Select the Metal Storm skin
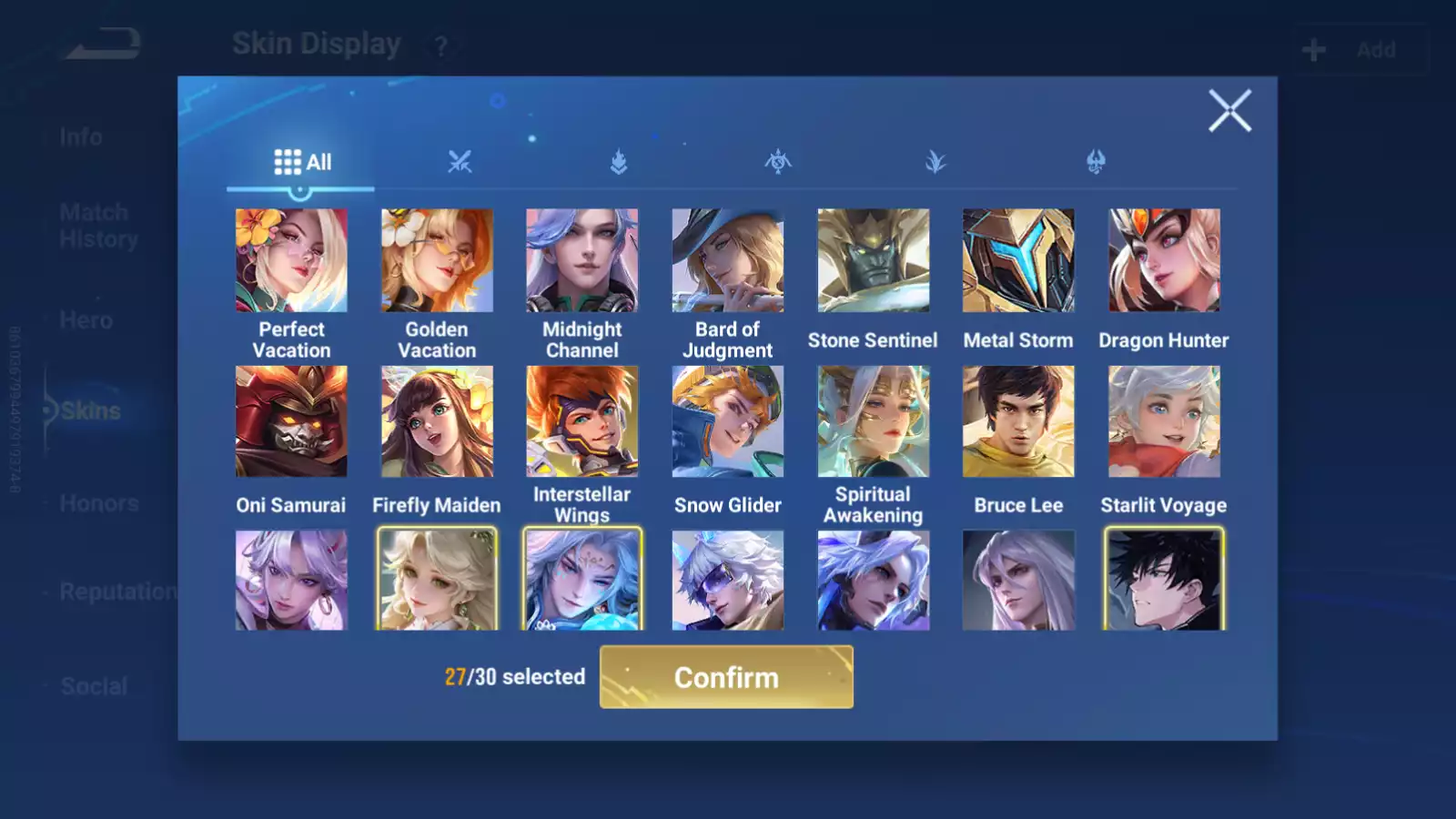The image size is (1456, 819). pos(1018,261)
